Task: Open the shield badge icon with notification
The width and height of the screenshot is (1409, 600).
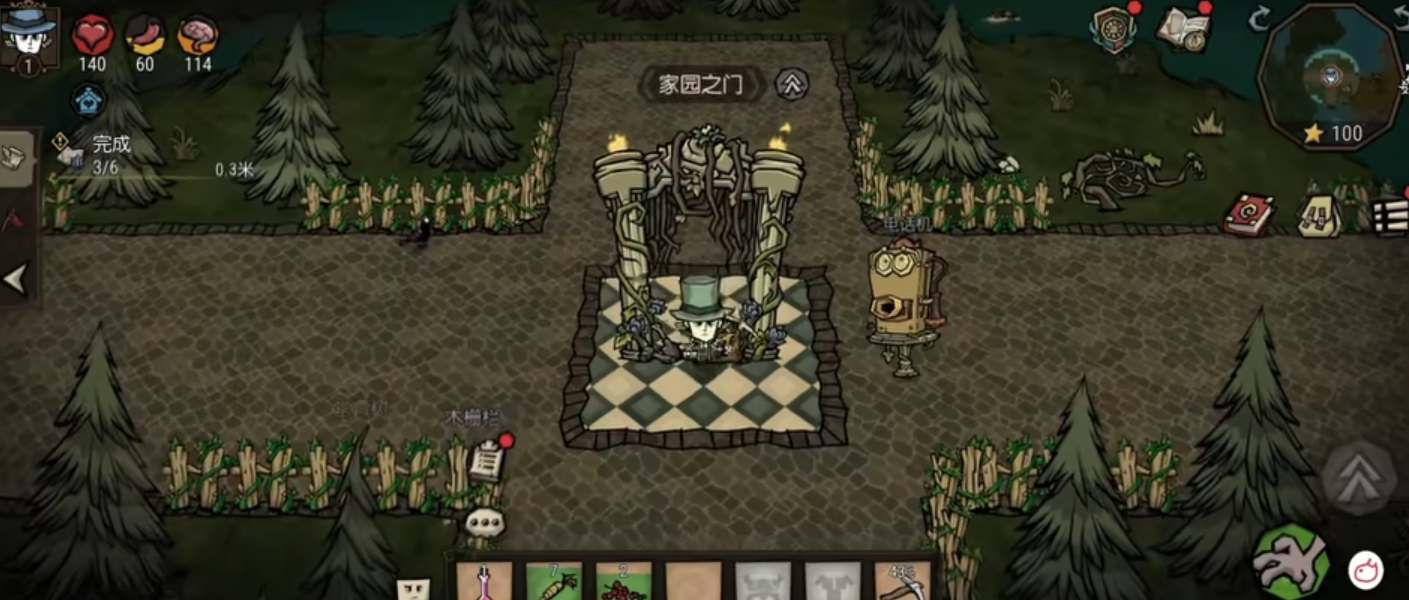Action: coord(1114,29)
